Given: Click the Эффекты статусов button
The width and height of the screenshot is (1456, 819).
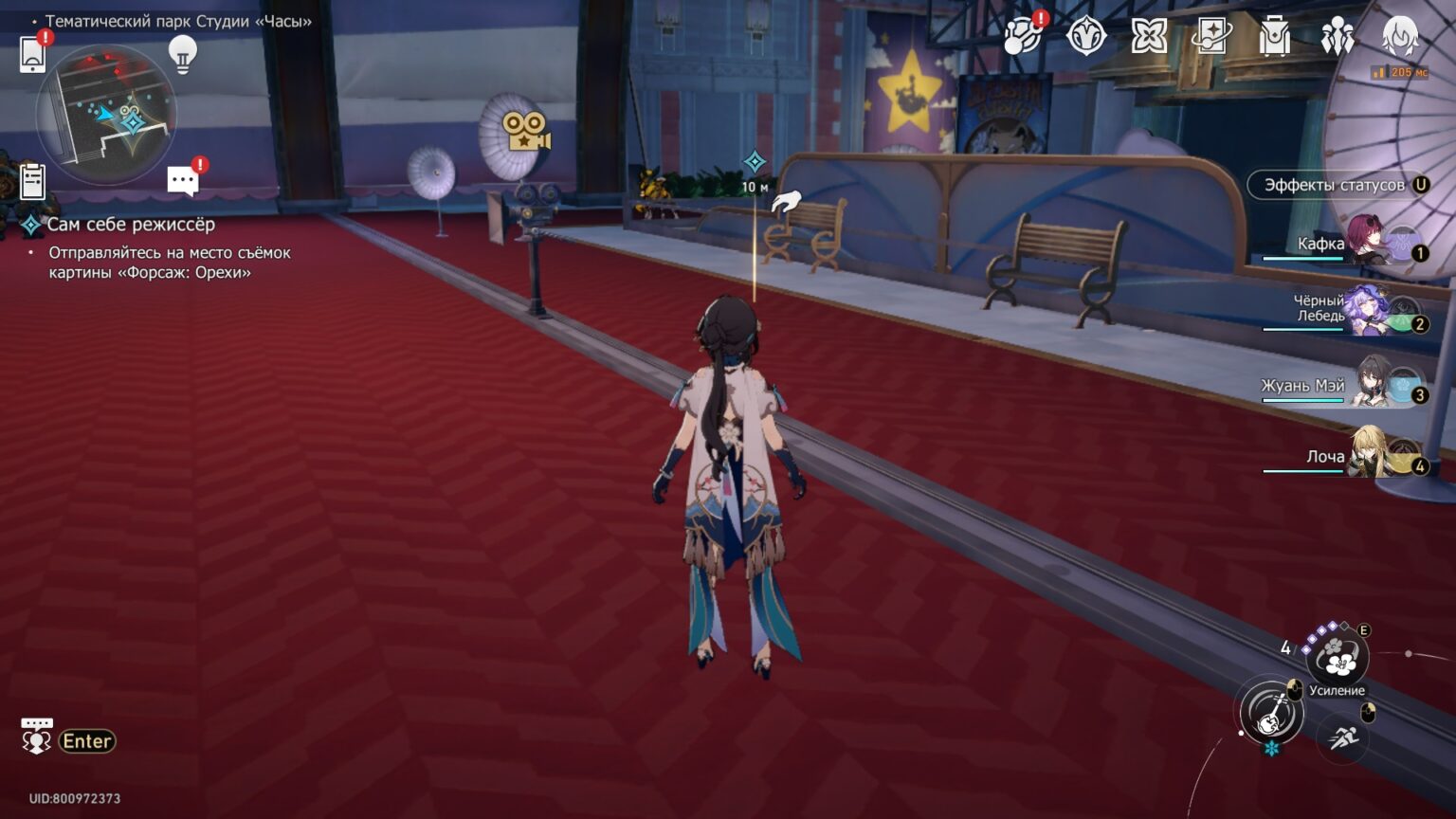Looking at the screenshot, I should coord(1327,186).
